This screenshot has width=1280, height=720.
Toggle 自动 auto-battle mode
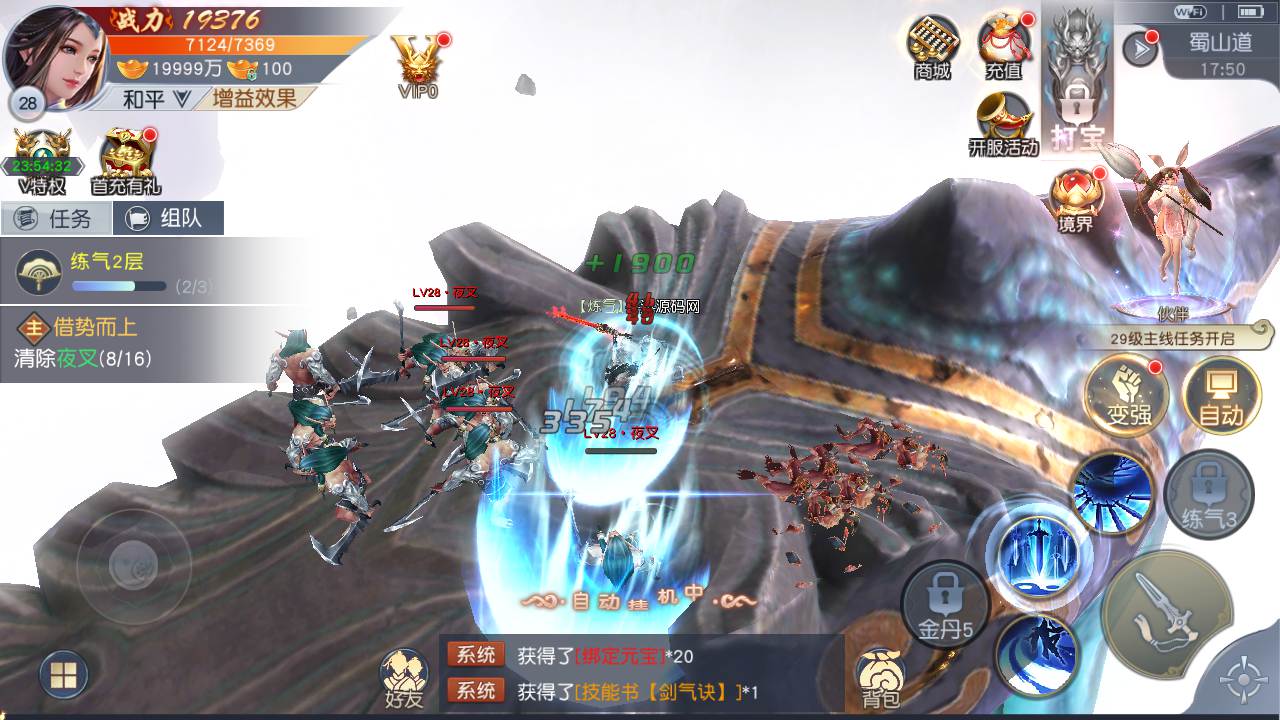pyautogui.click(x=1220, y=394)
